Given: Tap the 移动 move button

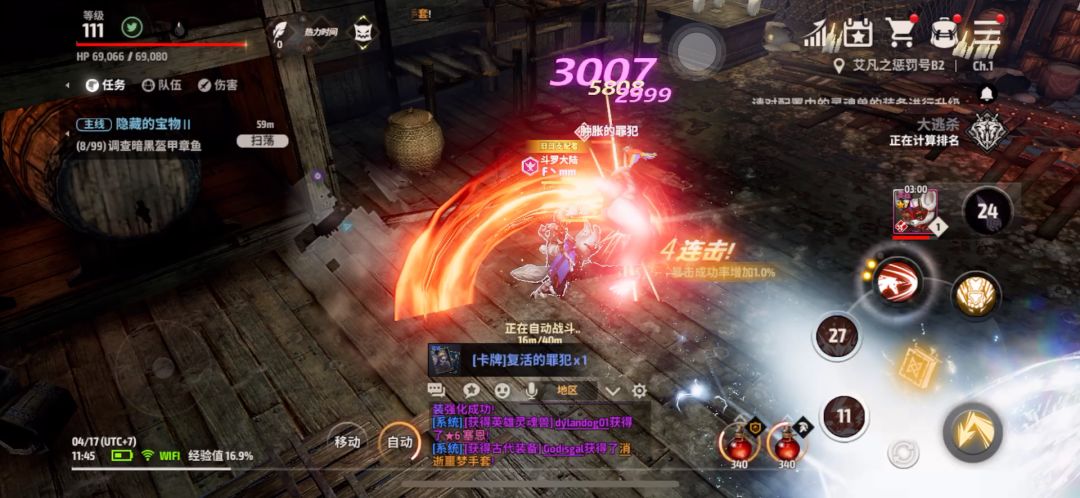Looking at the screenshot, I should 347,441.
